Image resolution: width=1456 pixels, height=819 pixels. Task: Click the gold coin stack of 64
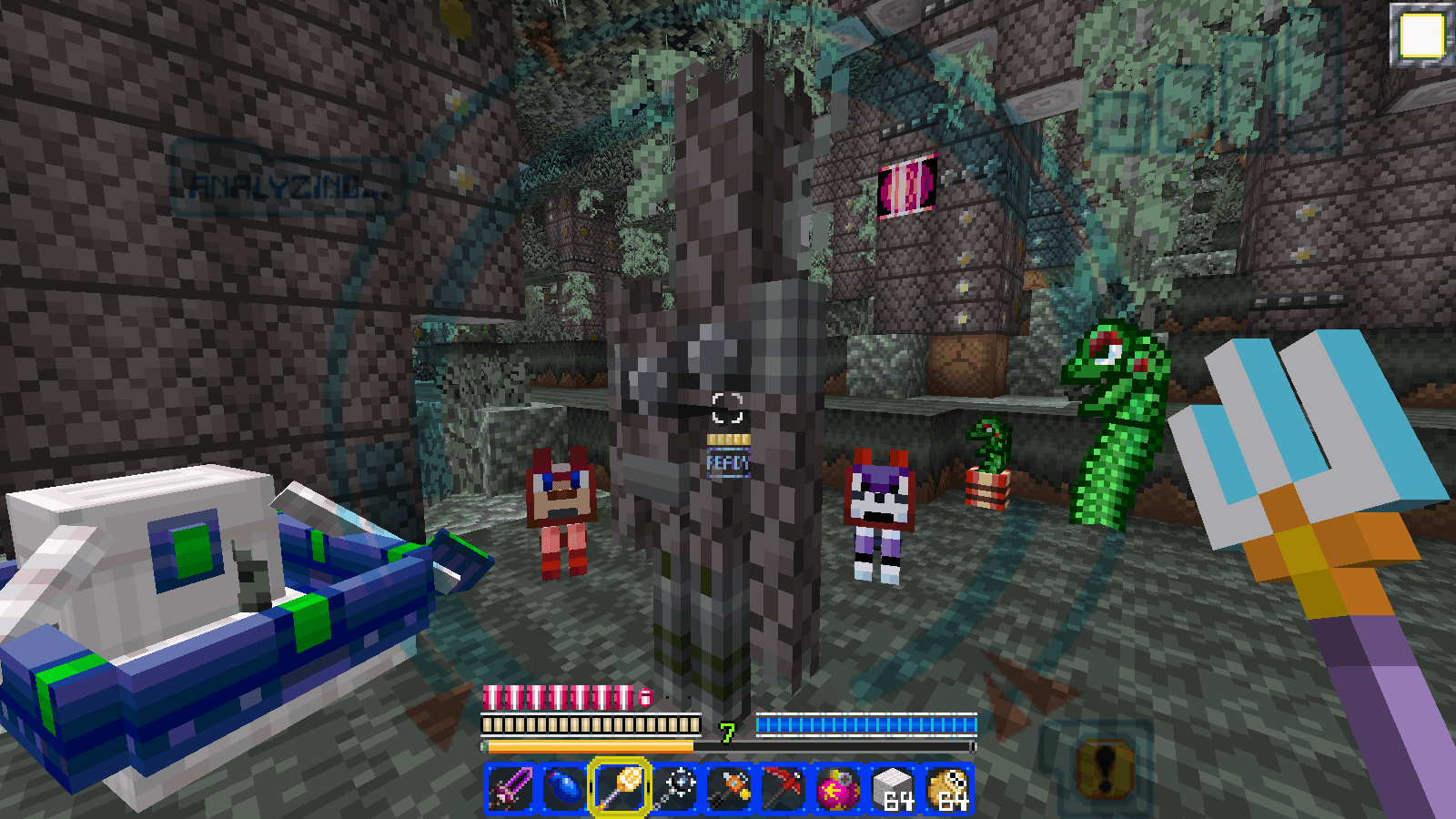coord(946,790)
